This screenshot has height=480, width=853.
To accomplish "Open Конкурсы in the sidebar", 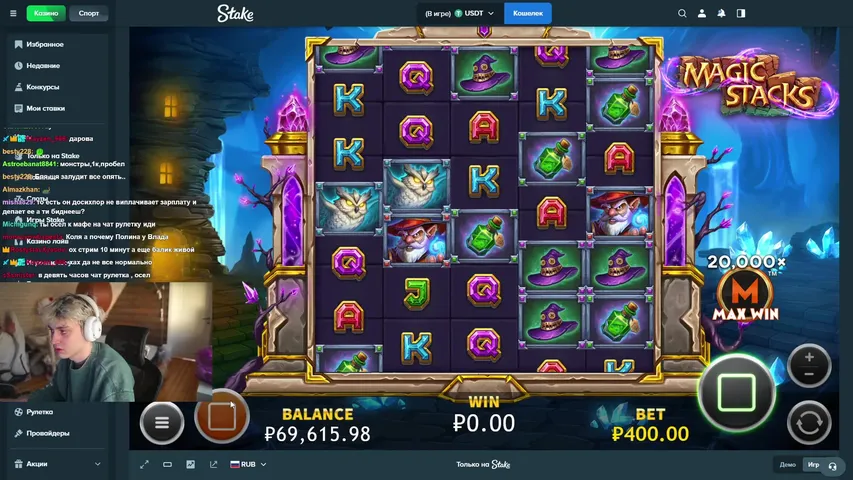I will (x=43, y=87).
